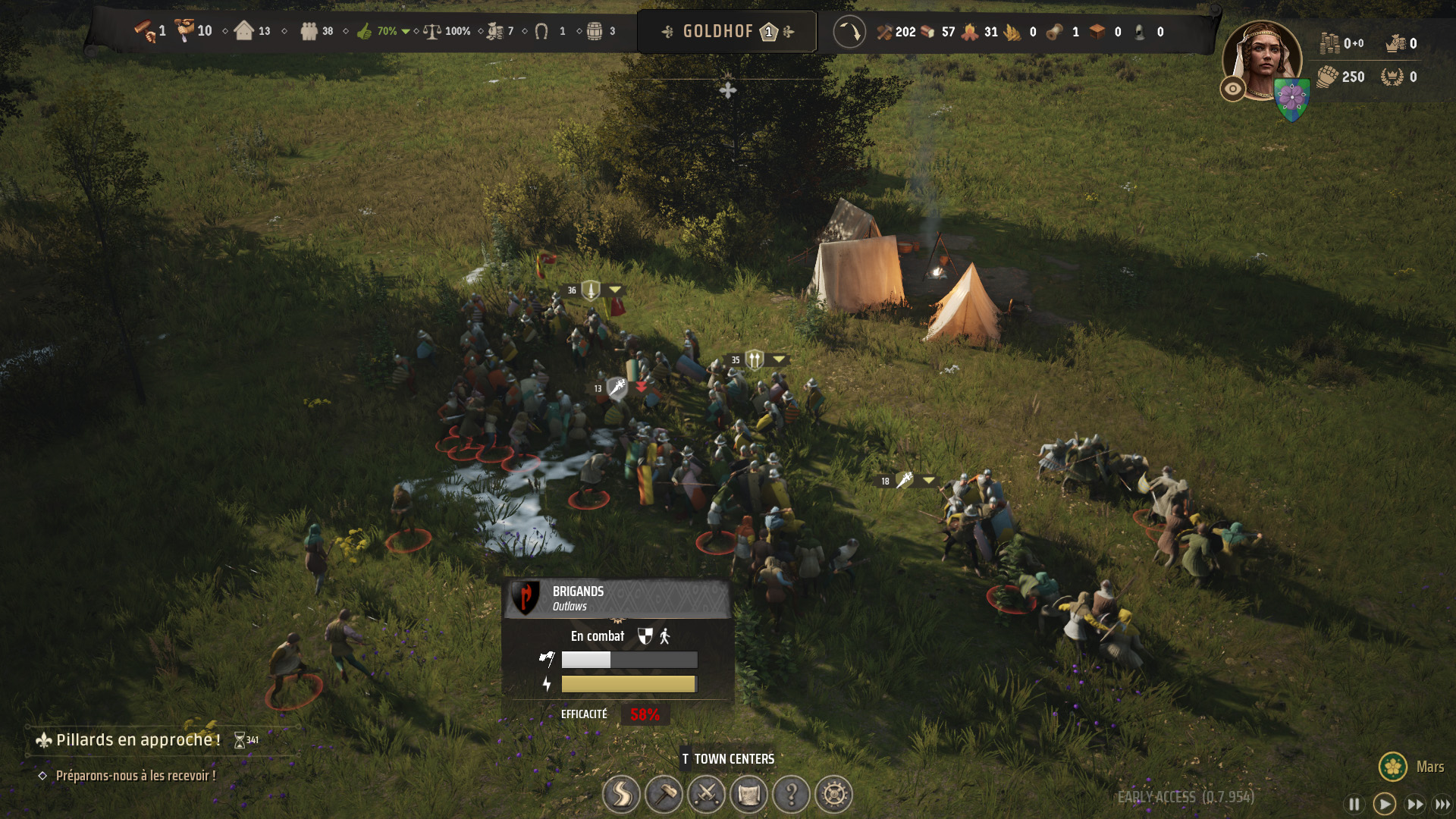Open the parchment map view
The height and width of the screenshot is (819, 1456).
tap(748, 795)
